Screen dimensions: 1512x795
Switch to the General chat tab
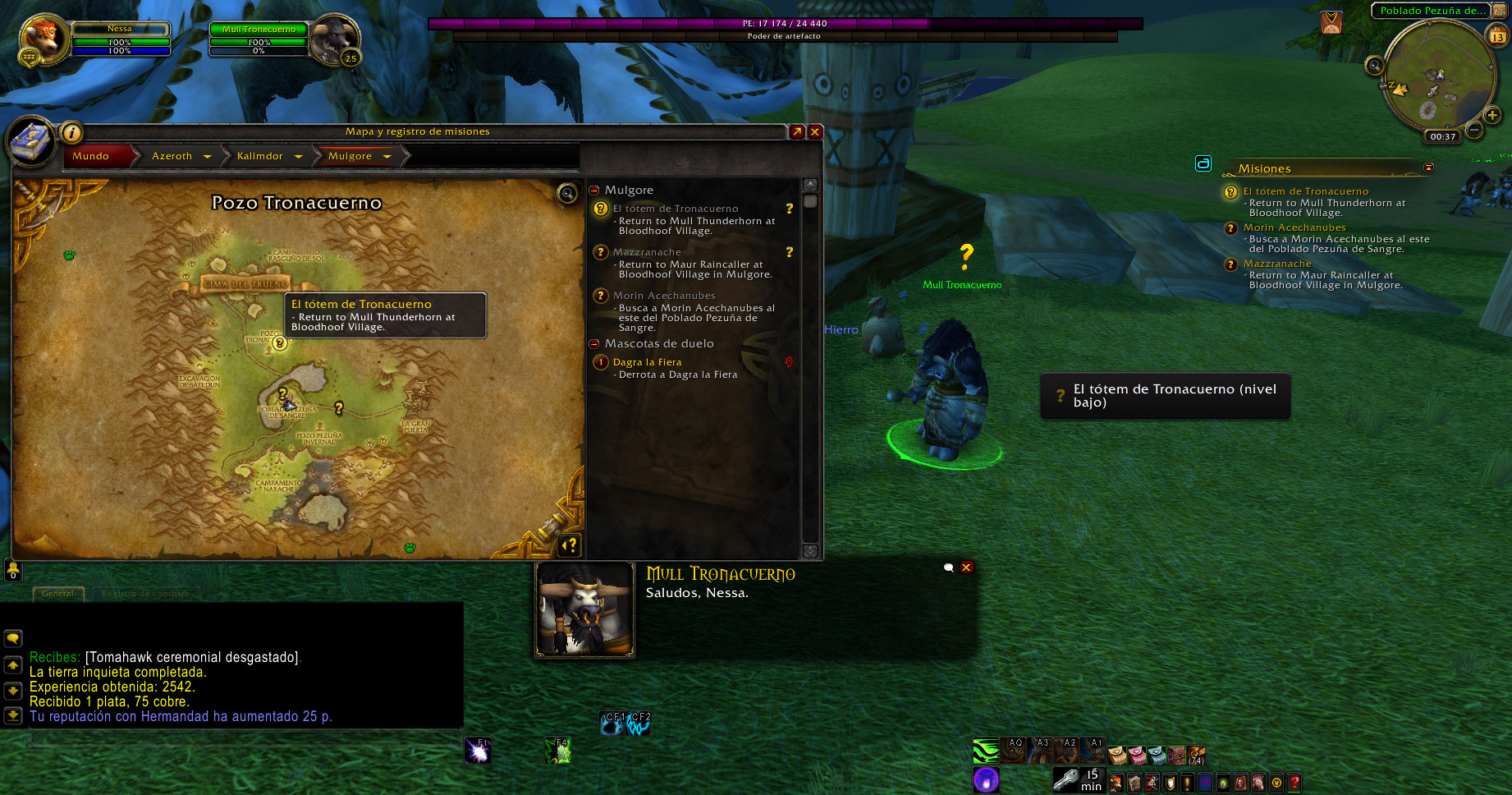click(x=57, y=593)
